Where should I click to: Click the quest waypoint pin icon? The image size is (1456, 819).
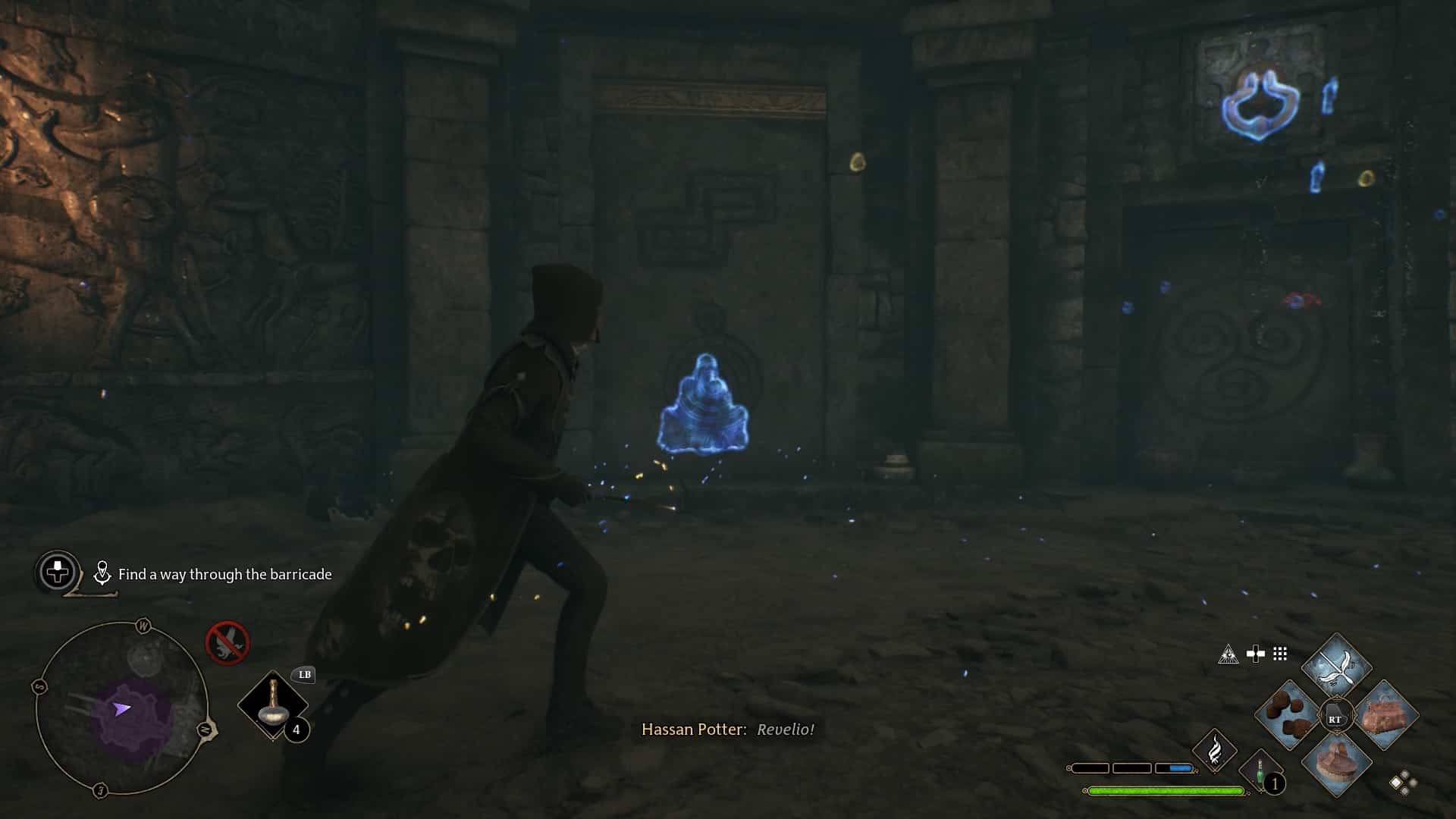101,573
